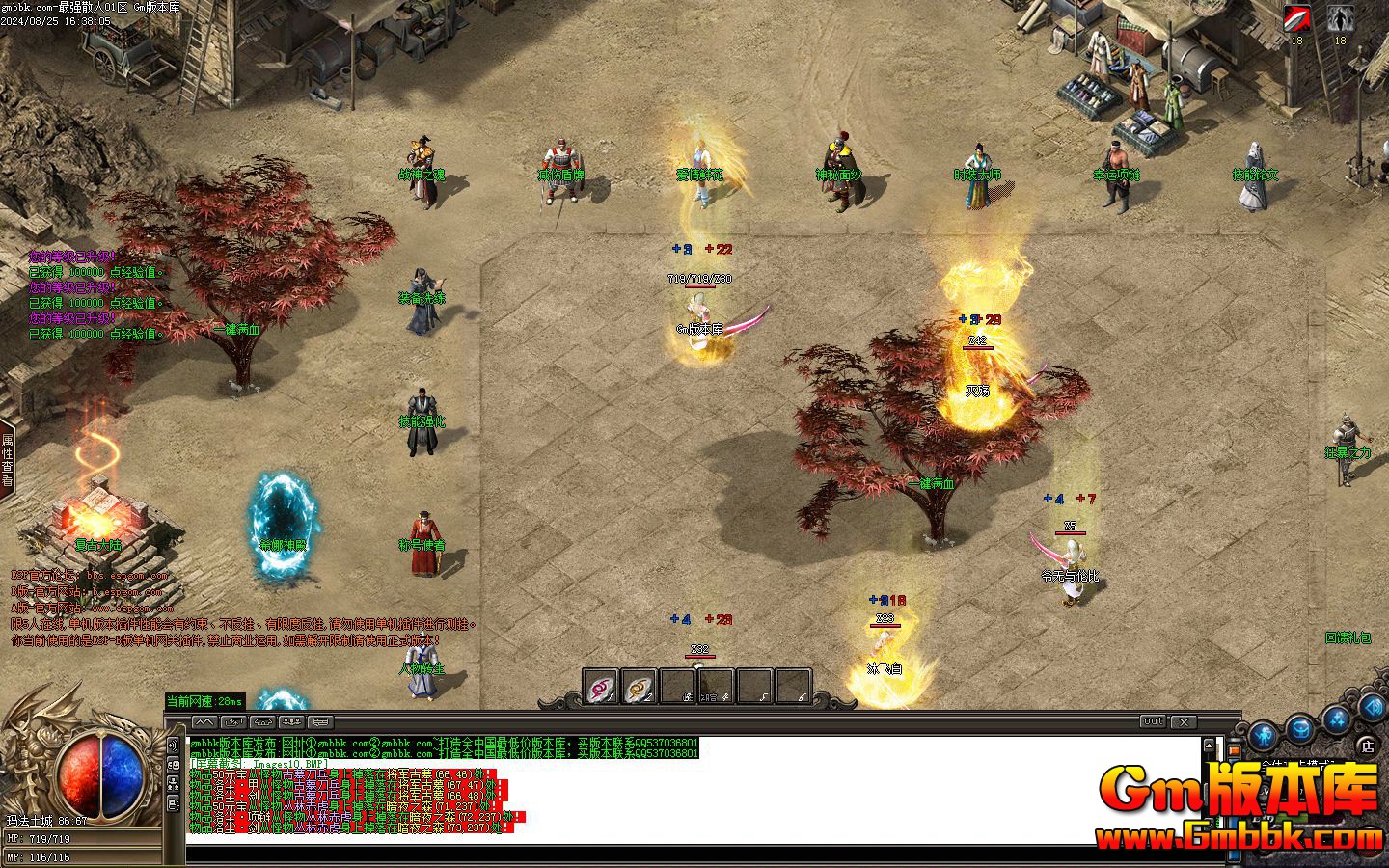Open the 属性查看 attribute view side tab

coord(7,459)
